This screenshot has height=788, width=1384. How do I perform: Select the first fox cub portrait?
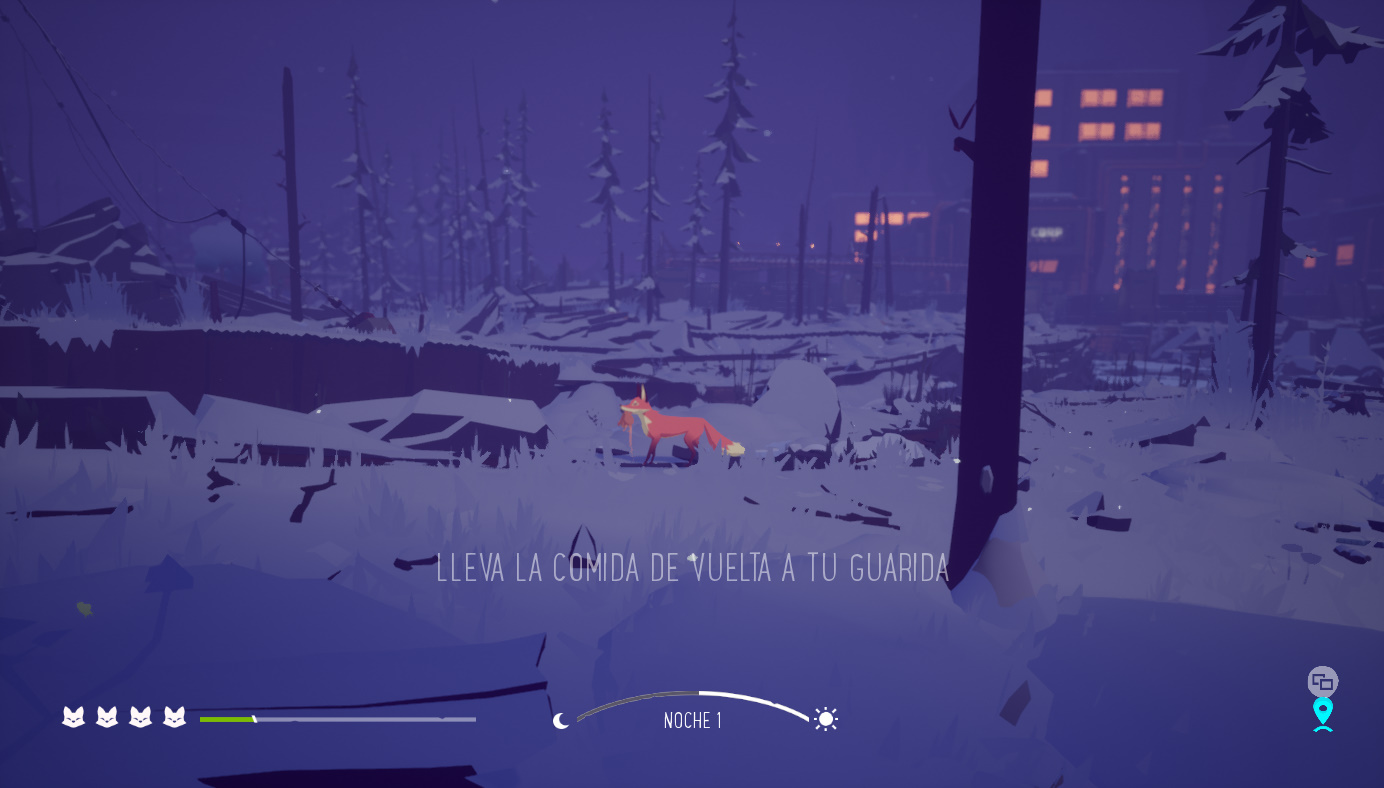(x=72, y=717)
